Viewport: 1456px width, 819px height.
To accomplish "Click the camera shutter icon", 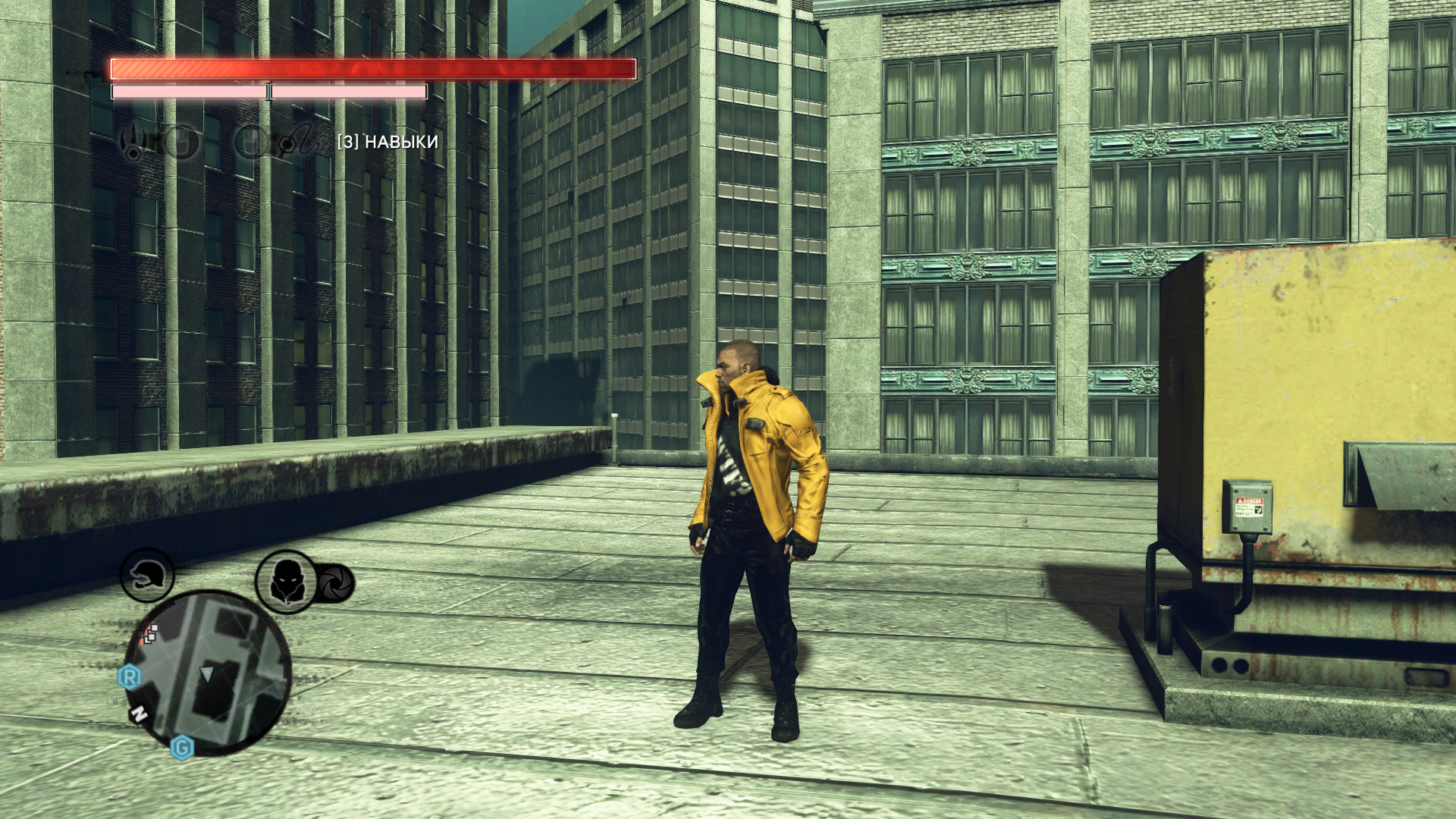I will pyautogui.click(x=334, y=583).
